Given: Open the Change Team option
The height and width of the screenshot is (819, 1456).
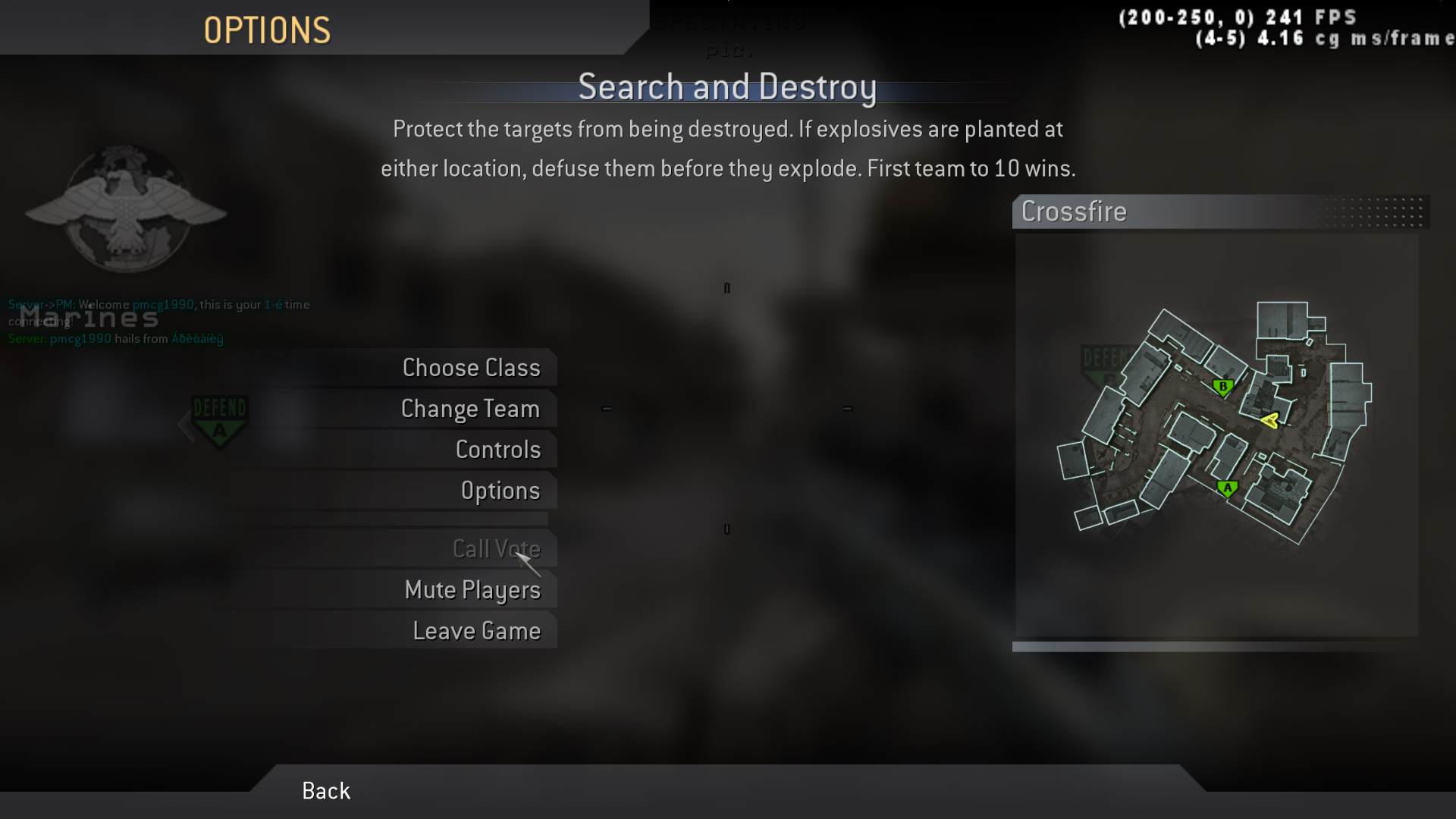Looking at the screenshot, I should 469,408.
